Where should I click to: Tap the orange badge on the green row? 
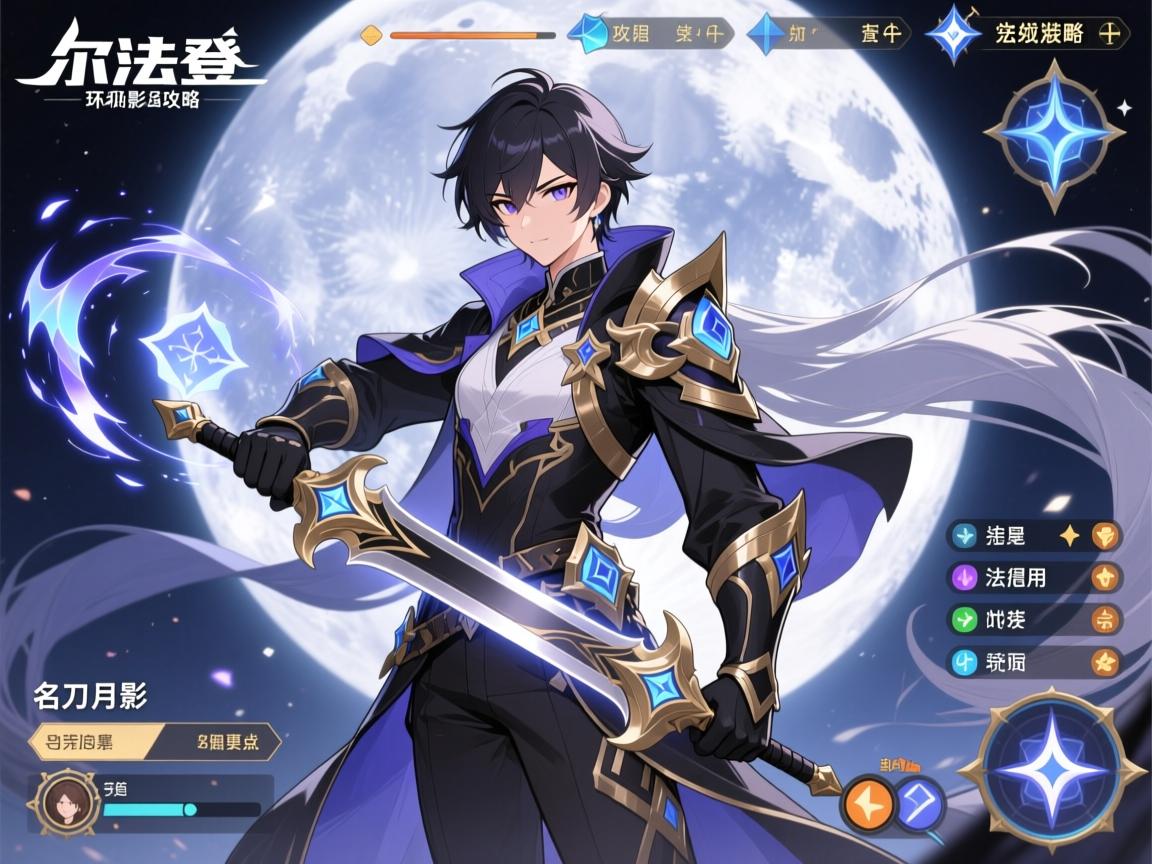coord(1105,619)
